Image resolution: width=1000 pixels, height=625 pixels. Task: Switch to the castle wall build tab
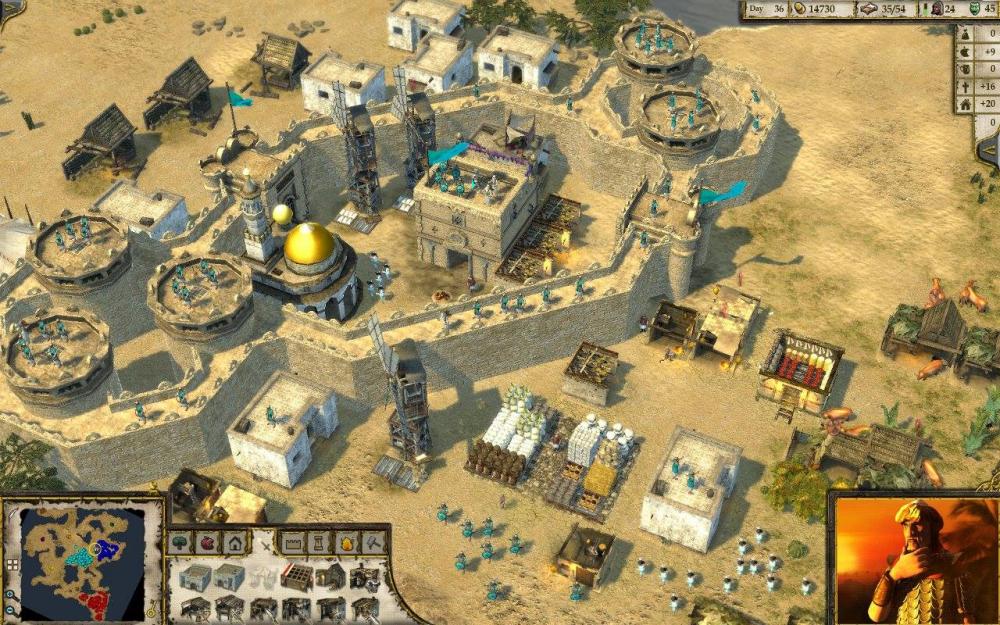tap(293, 543)
